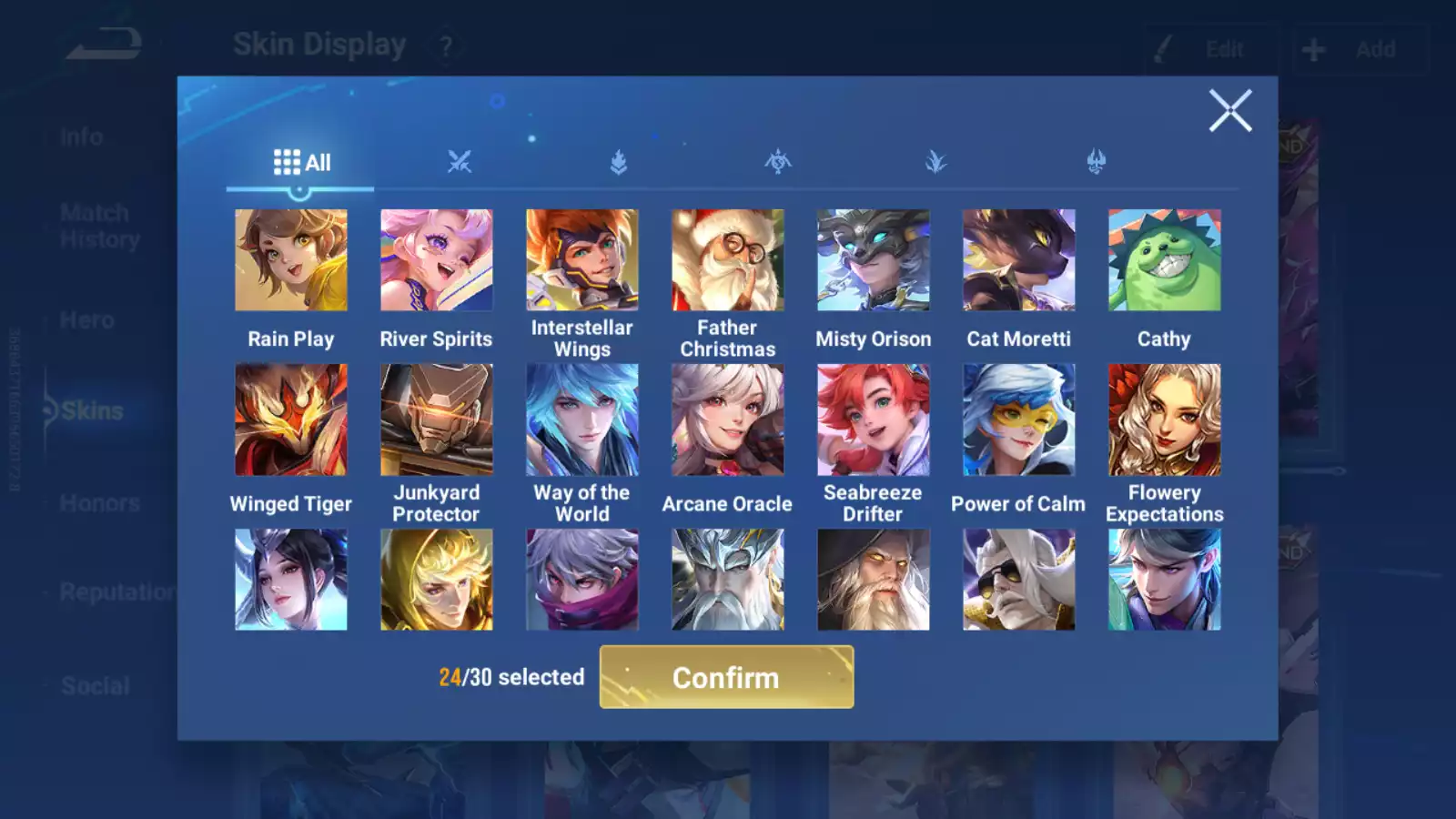Viewport: 1456px width, 819px height.
Task: Go to the Honors sidebar entry
Action: pyautogui.click(x=98, y=502)
